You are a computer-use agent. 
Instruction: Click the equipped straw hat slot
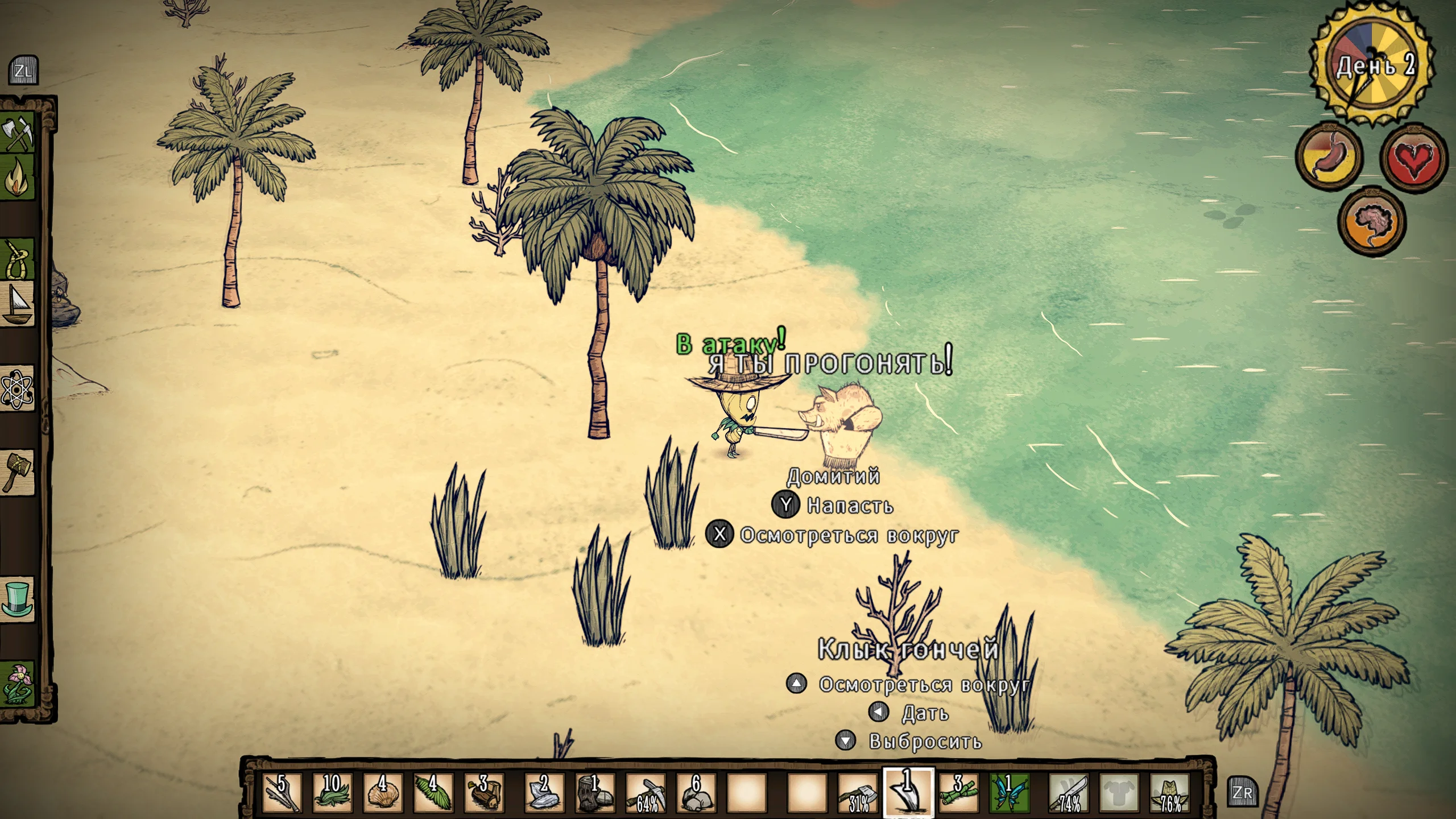(1170, 792)
